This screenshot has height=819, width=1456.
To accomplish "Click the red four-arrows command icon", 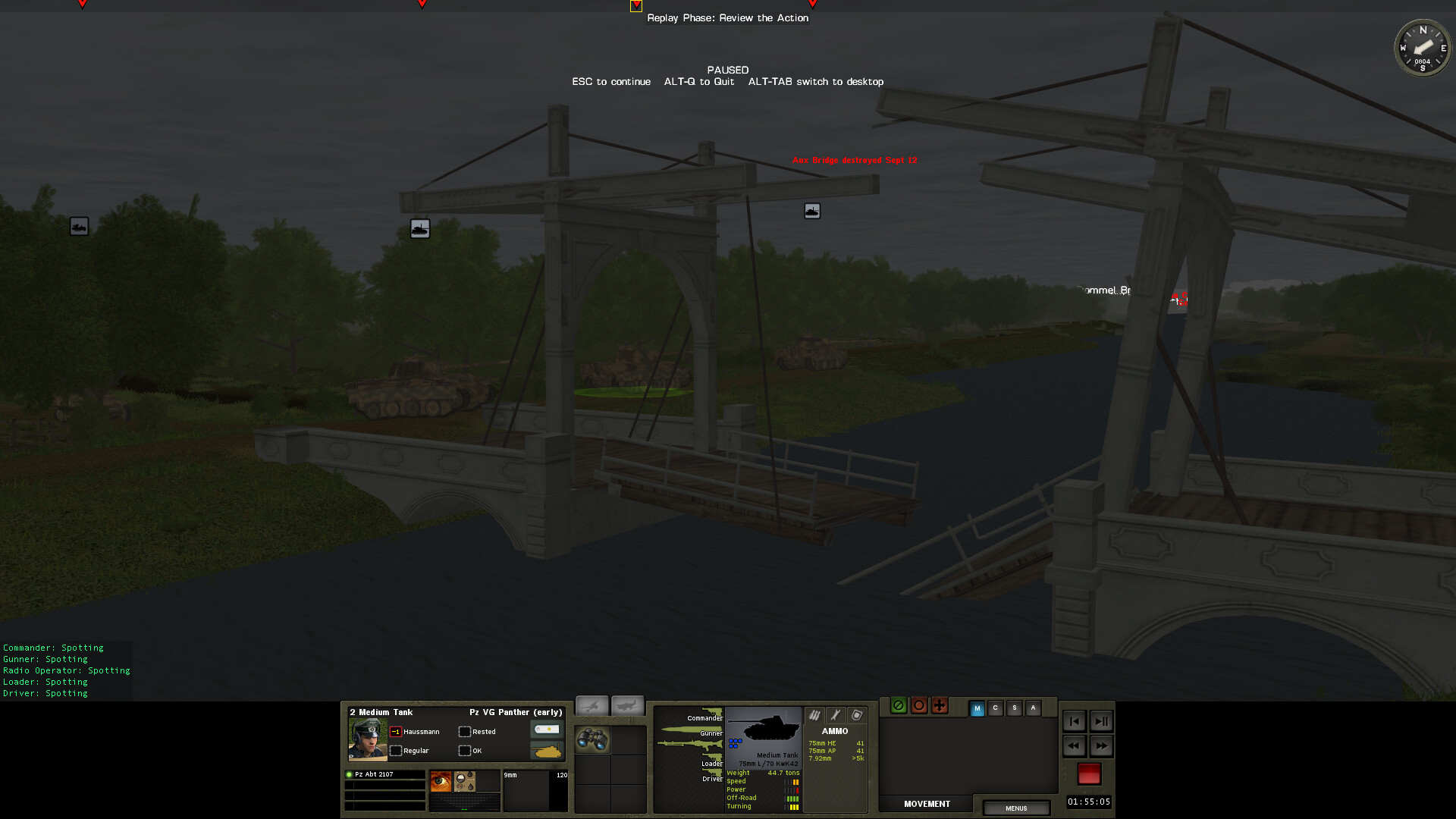I will 939,705.
